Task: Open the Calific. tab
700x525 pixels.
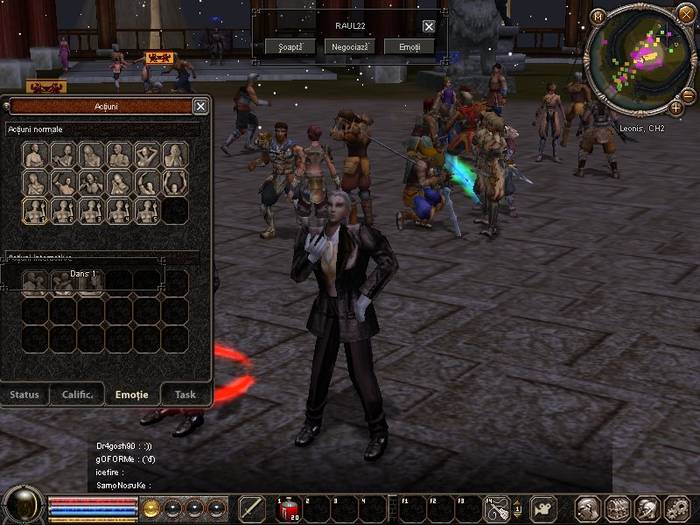Action: click(x=78, y=394)
